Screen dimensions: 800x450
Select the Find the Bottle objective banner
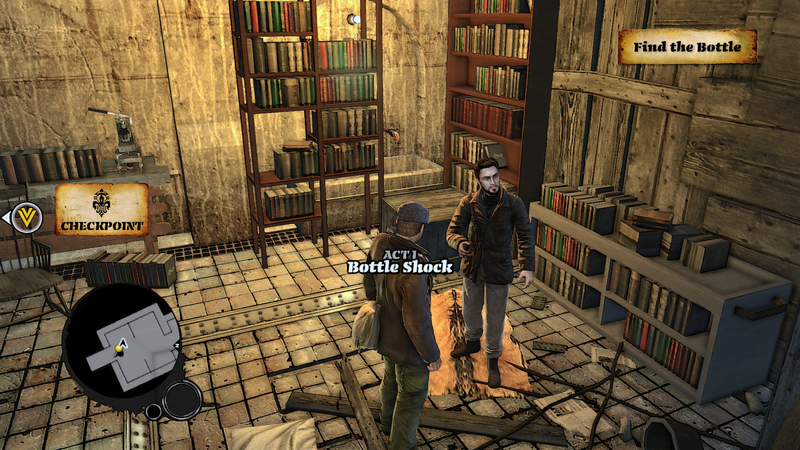click(686, 47)
